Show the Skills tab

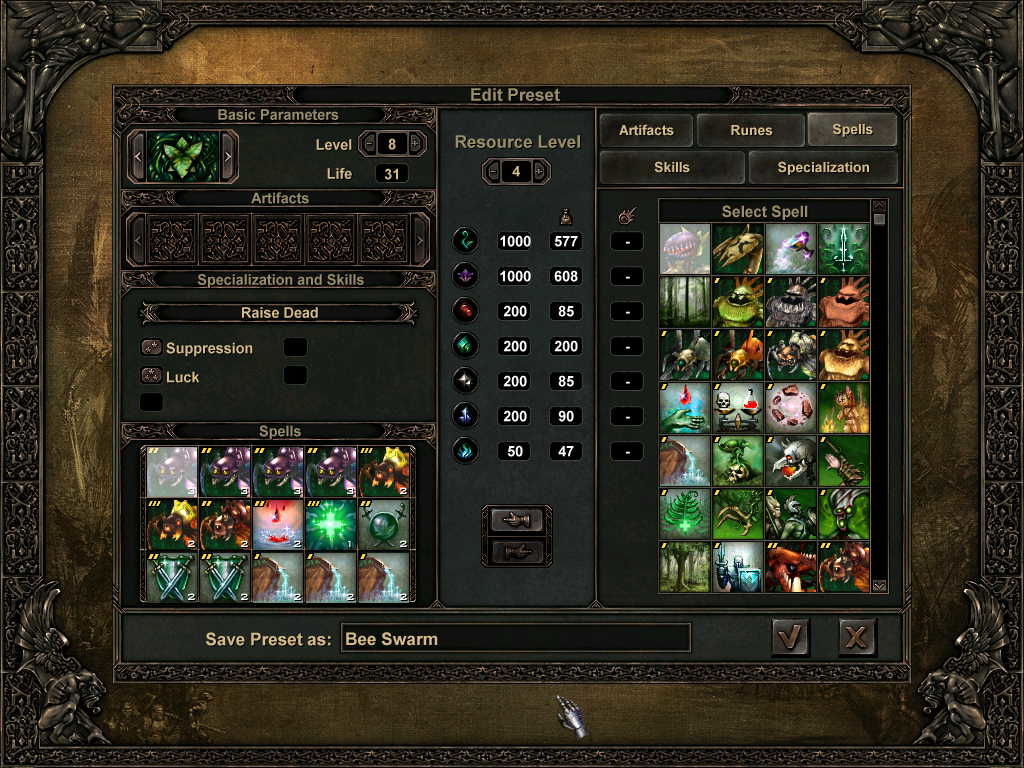(671, 167)
